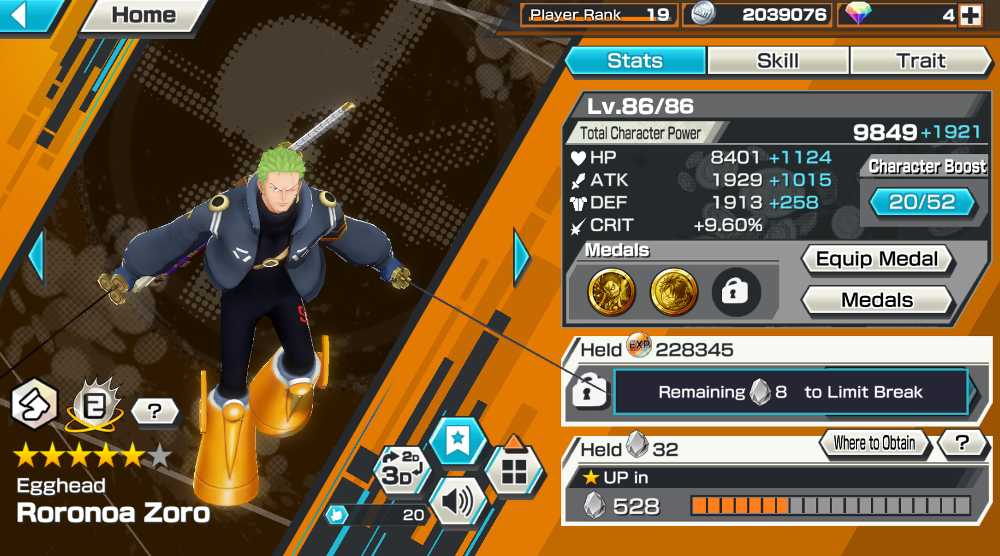Toggle the 2D/3D view mode
This screenshot has height=556, width=1000.
pos(402,471)
